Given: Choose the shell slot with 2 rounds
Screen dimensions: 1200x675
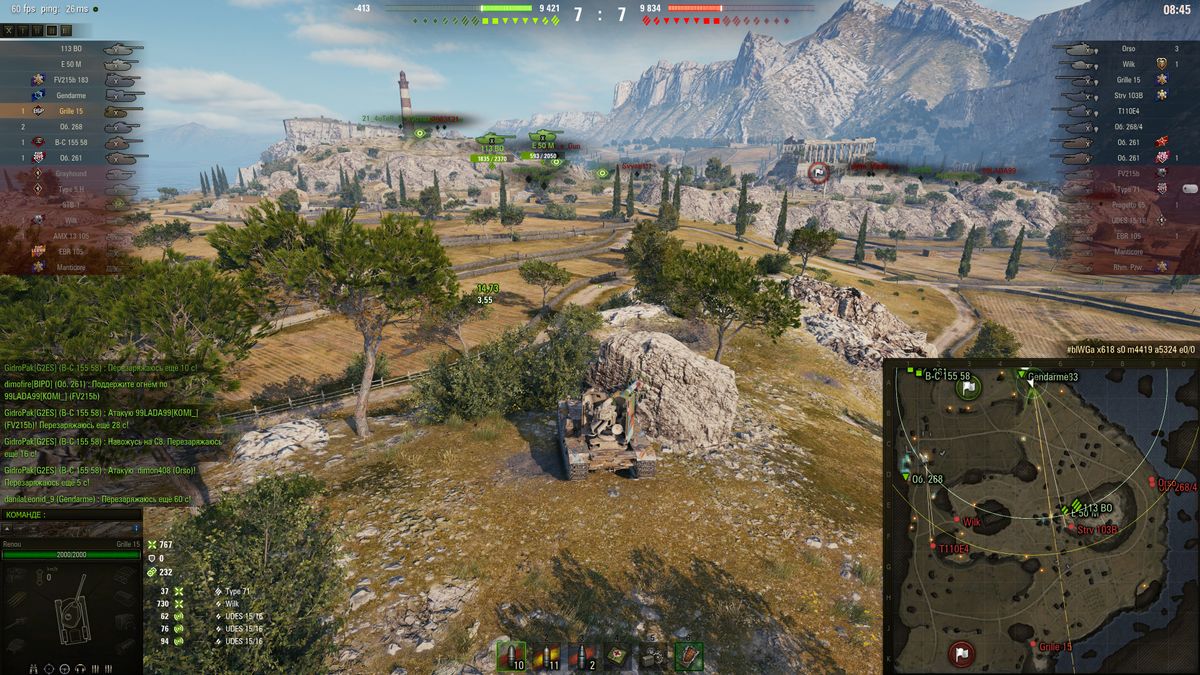Looking at the screenshot, I should tap(584, 656).
